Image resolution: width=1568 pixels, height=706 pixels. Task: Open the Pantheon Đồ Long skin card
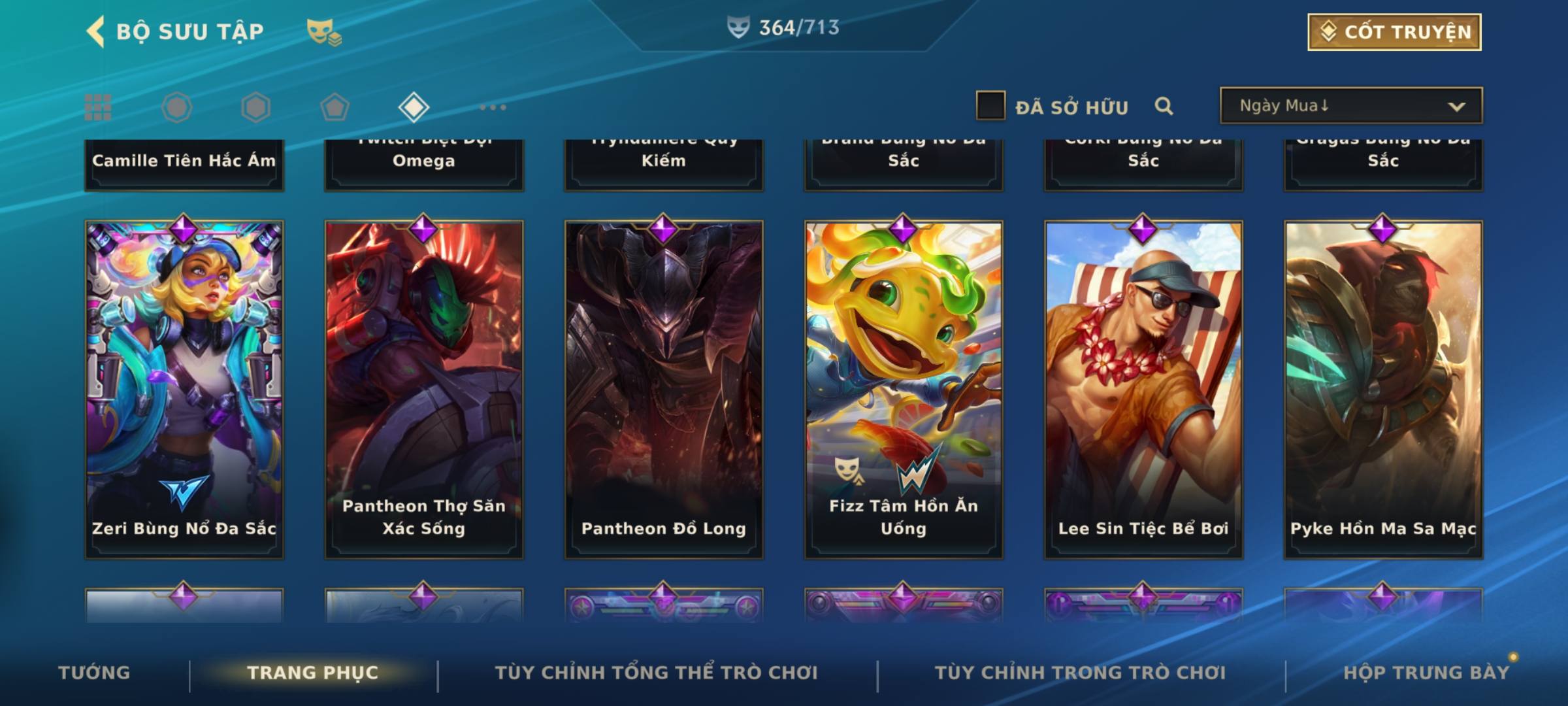[x=664, y=389]
